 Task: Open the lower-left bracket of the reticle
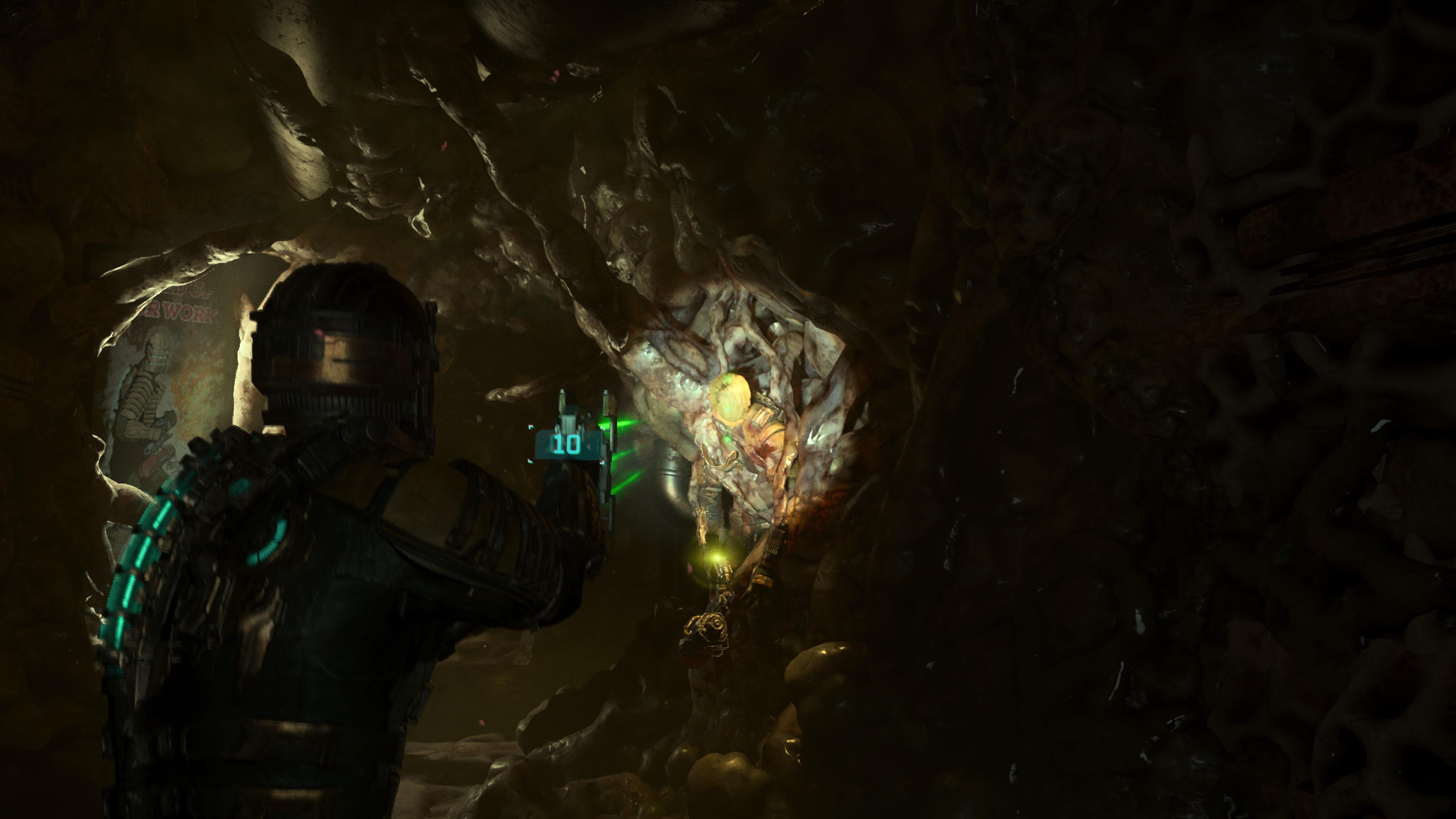pos(530,462)
